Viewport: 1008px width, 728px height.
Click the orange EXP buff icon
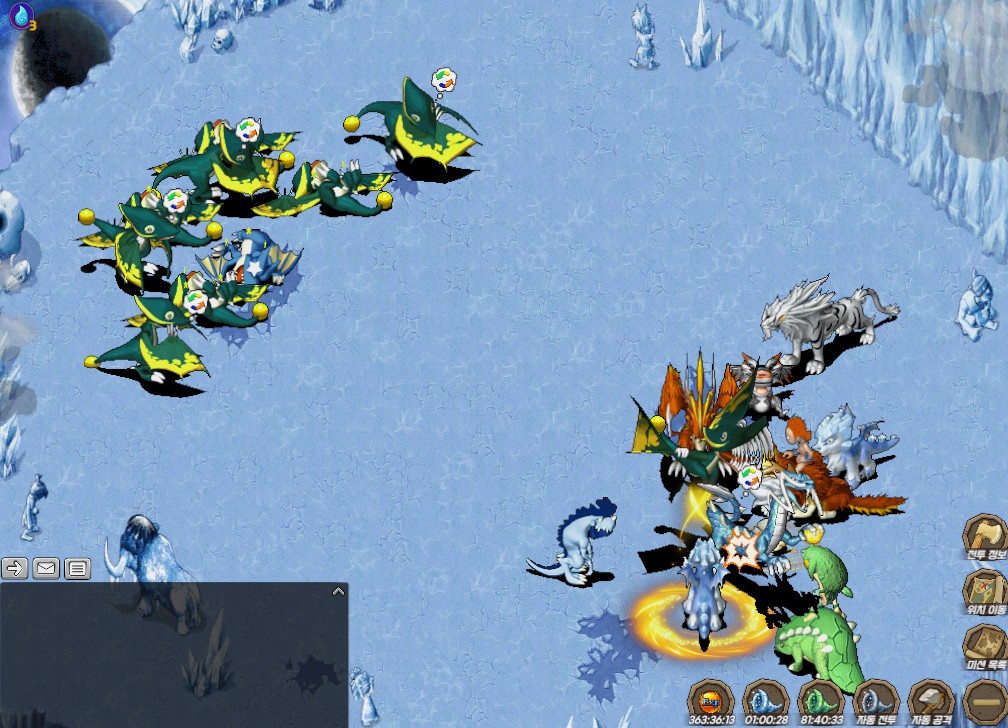pos(711,698)
